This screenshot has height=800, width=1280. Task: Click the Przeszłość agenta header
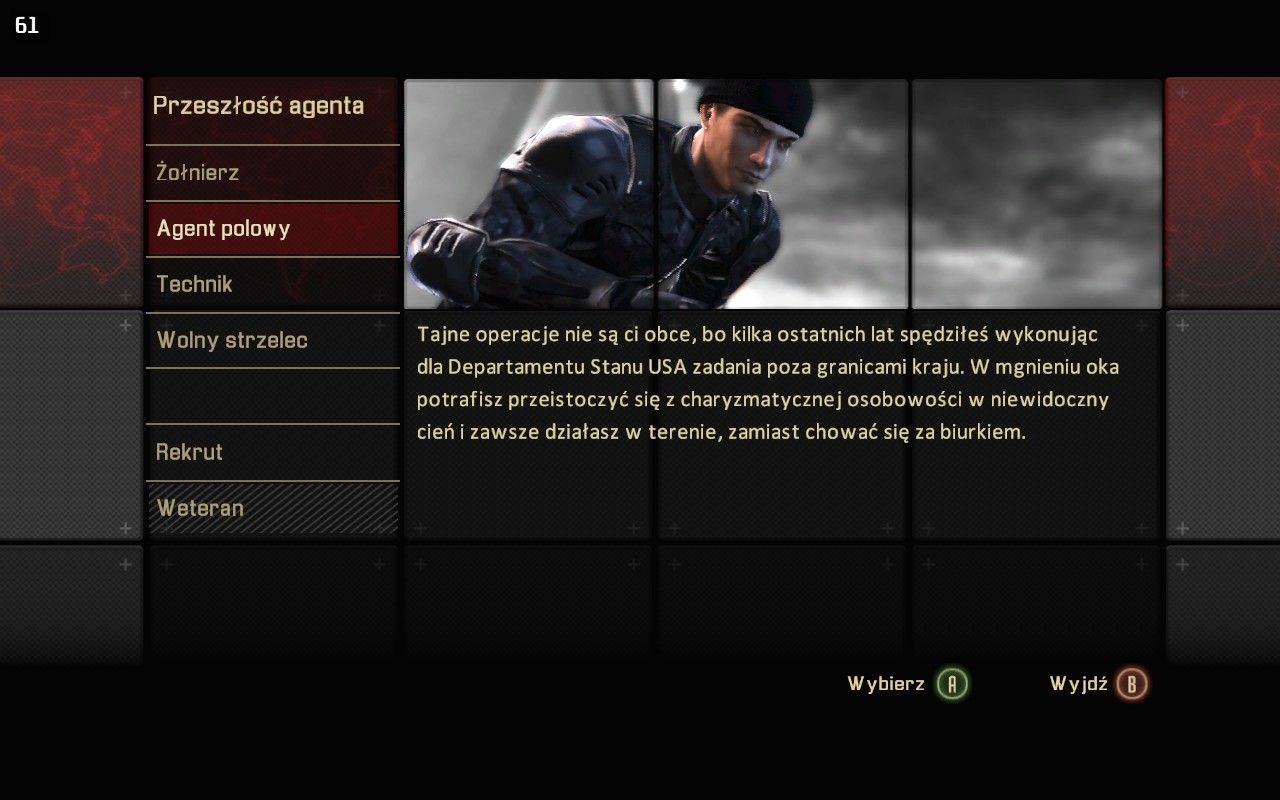point(258,106)
